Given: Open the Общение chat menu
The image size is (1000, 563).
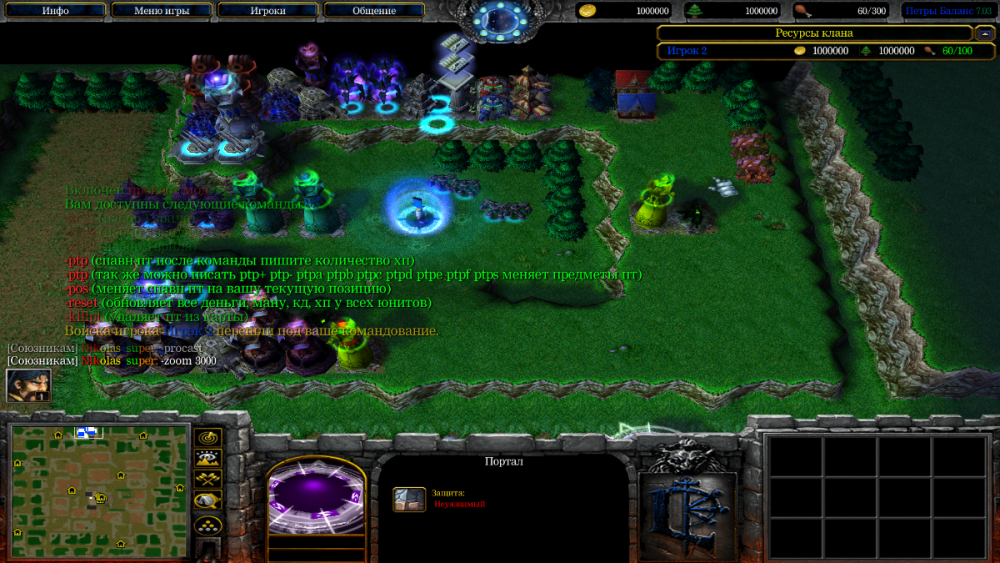Looking at the screenshot, I should point(373,11).
